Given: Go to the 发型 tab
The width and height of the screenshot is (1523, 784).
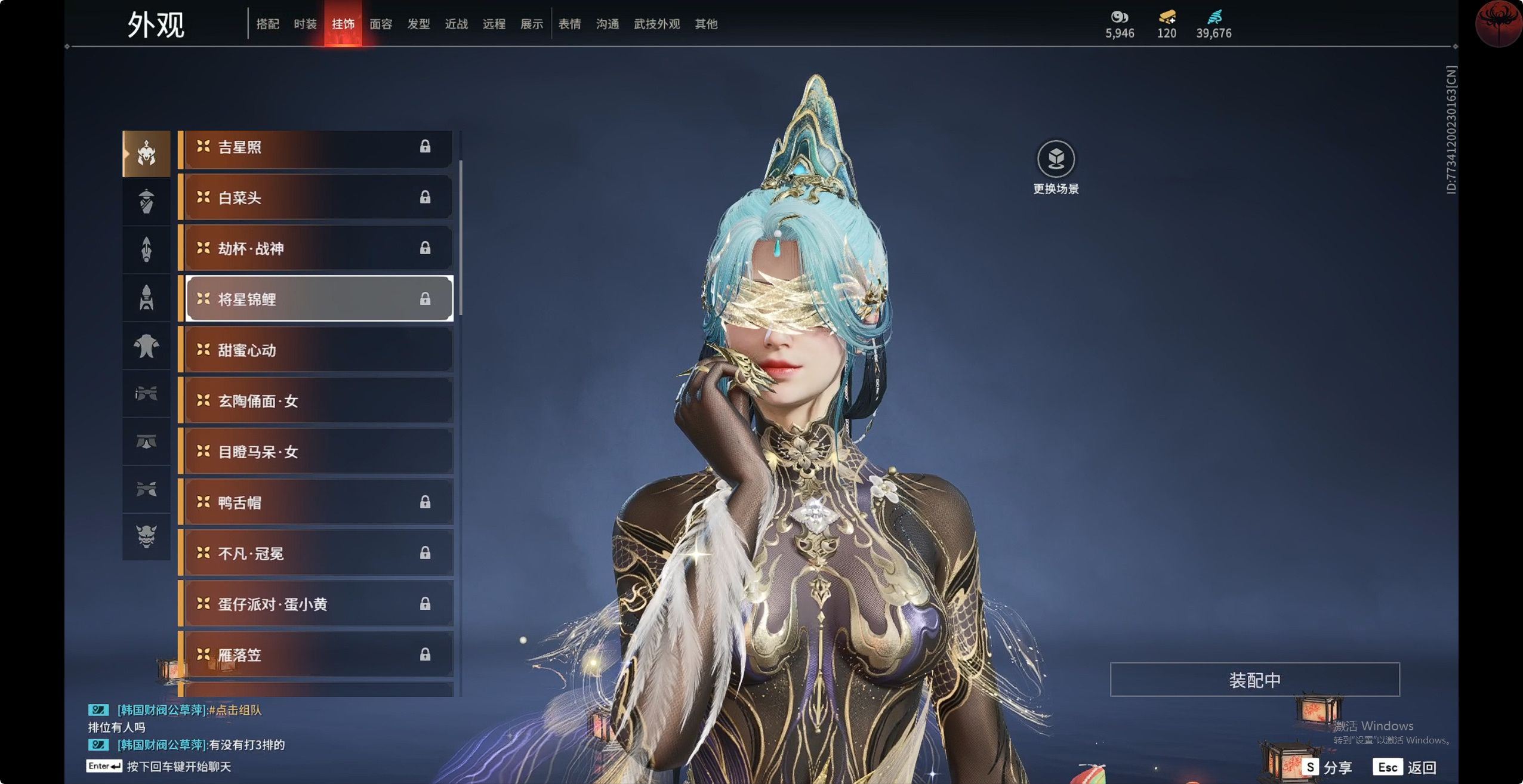Looking at the screenshot, I should point(418,24).
